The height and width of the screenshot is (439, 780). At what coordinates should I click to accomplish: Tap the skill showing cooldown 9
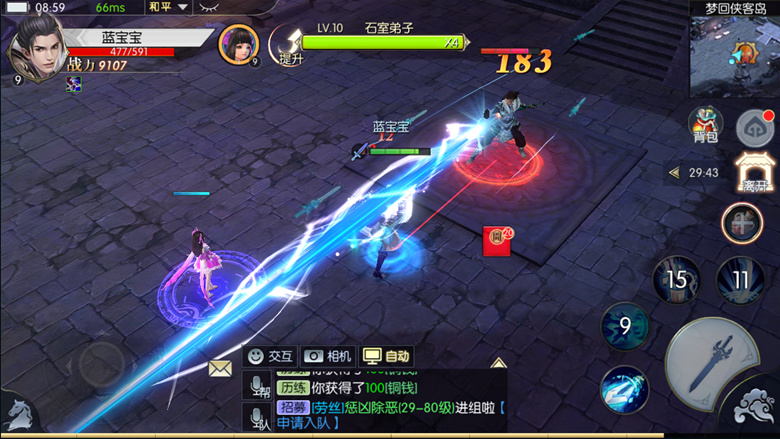(624, 326)
